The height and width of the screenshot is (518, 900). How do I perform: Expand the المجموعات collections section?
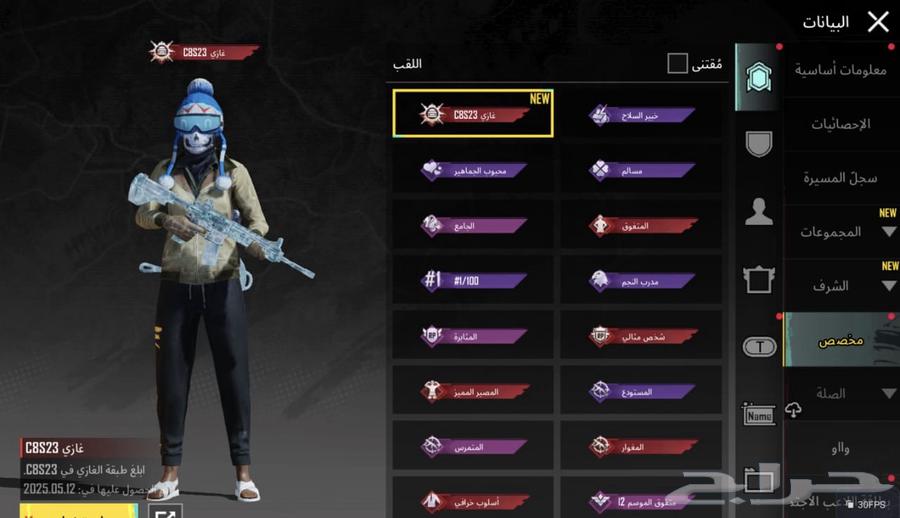pyautogui.click(x=840, y=232)
